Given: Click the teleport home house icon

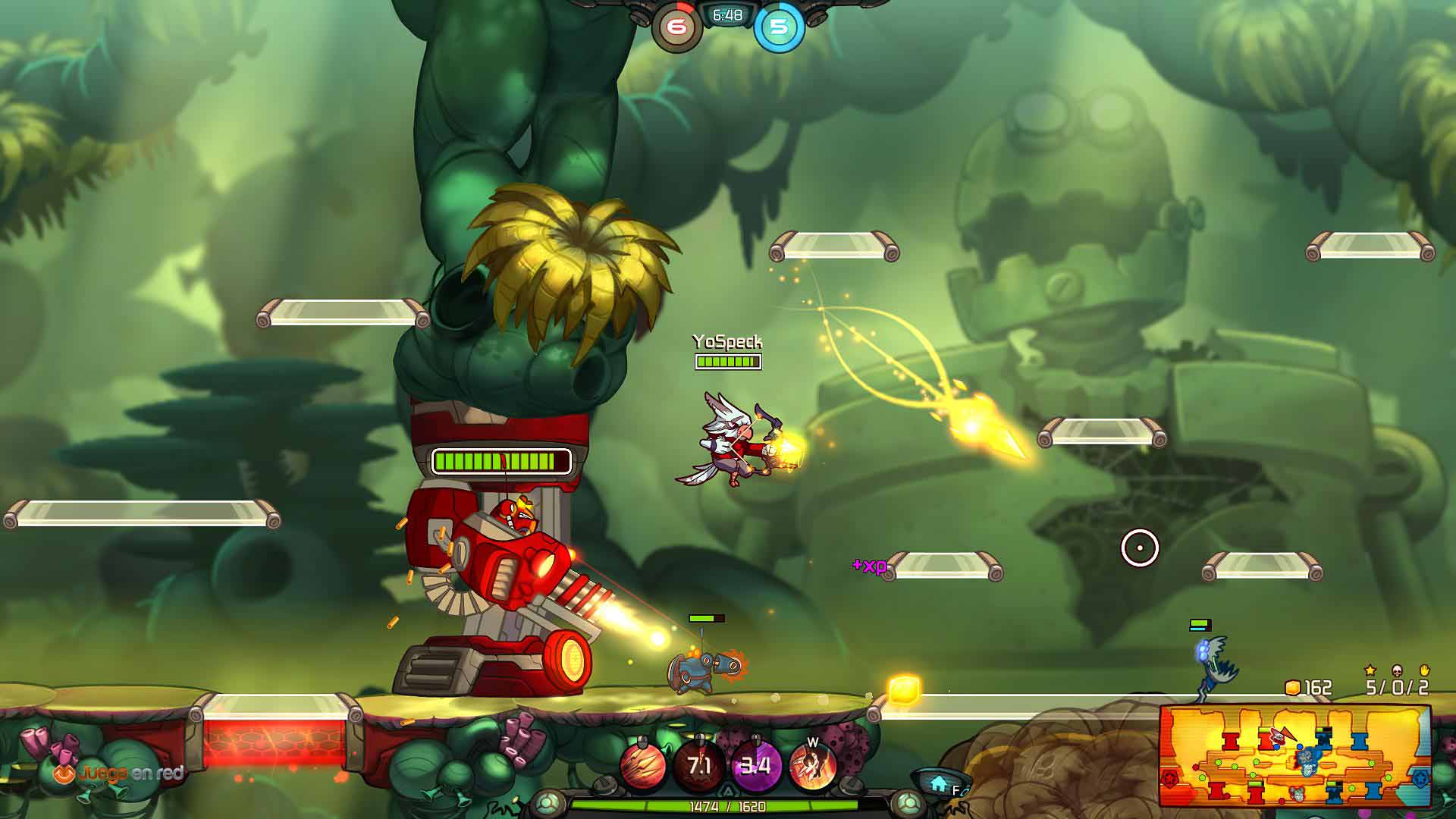Looking at the screenshot, I should pyautogui.click(x=939, y=782).
